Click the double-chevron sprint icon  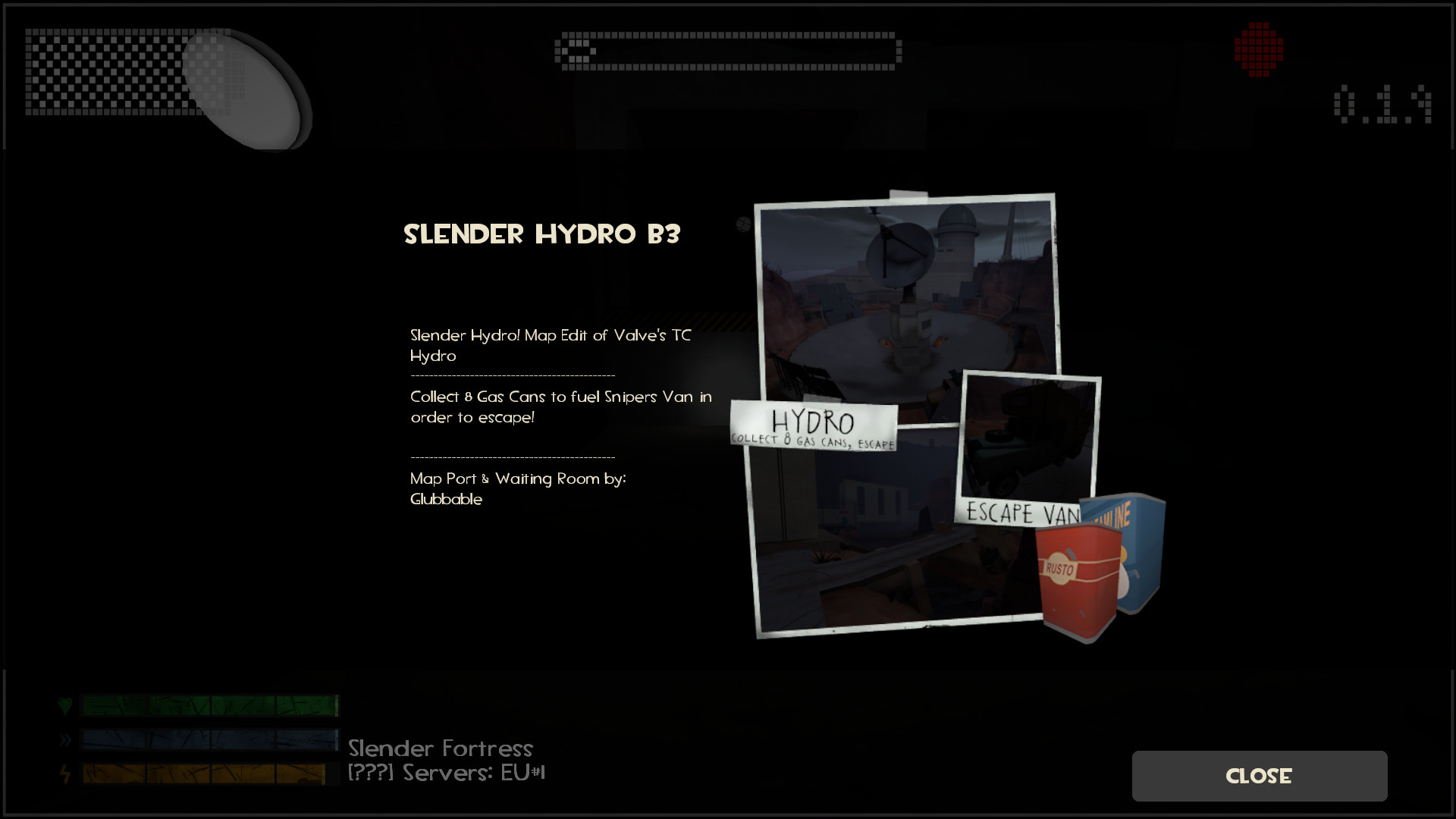pos(67,739)
